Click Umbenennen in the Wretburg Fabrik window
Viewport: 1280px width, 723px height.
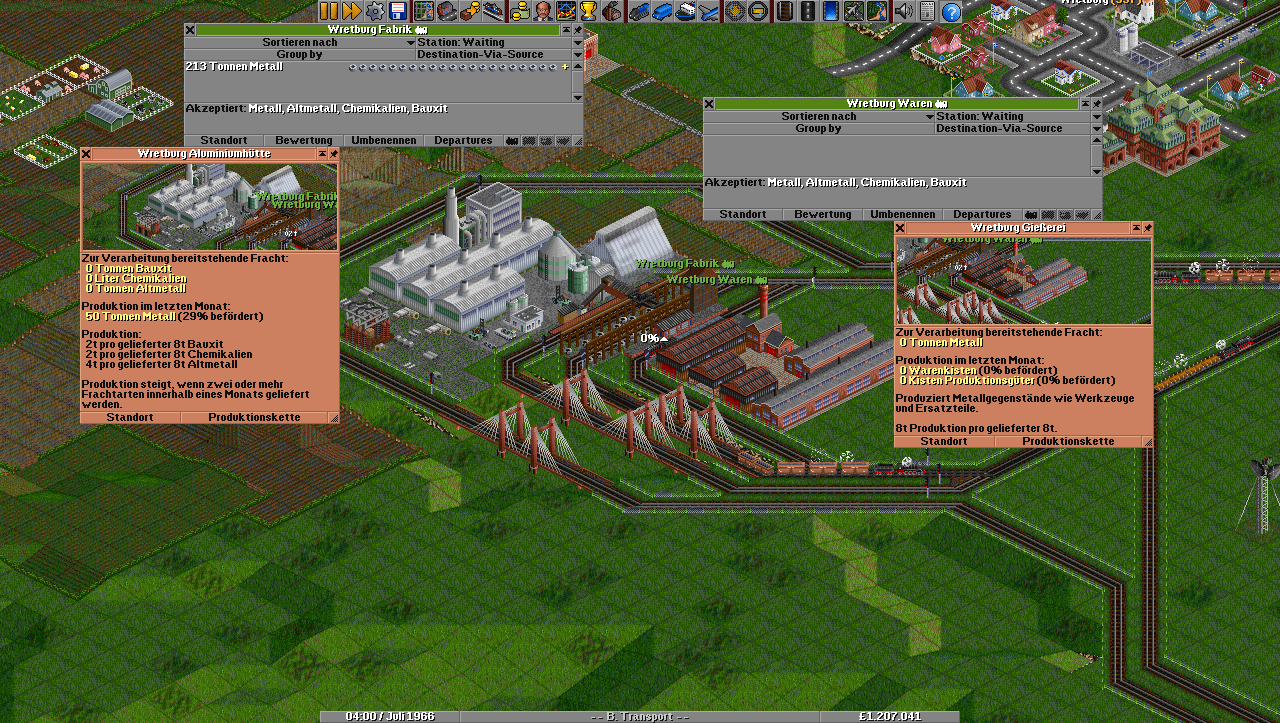click(383, 141)
